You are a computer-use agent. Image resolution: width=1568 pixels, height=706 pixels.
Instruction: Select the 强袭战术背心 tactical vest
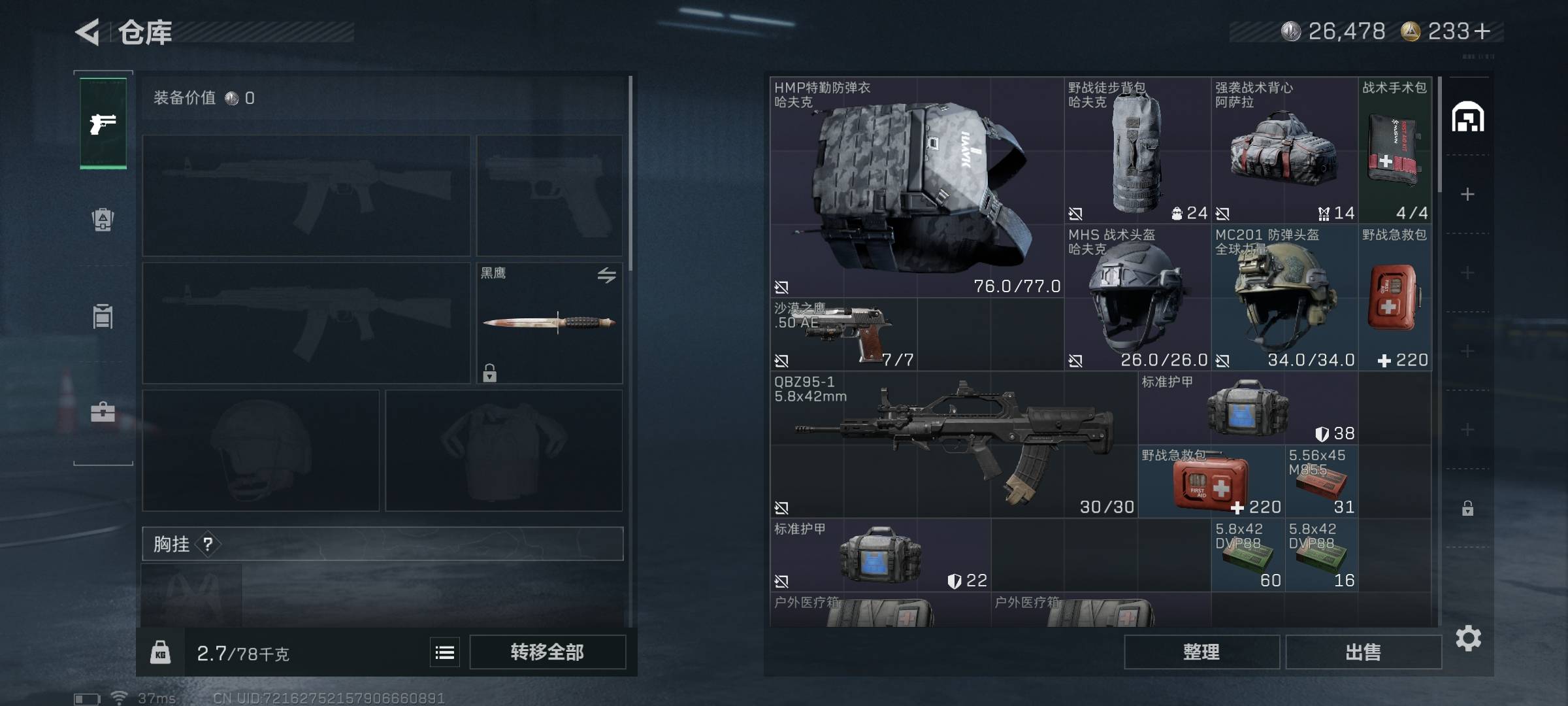coord(1284,151)
